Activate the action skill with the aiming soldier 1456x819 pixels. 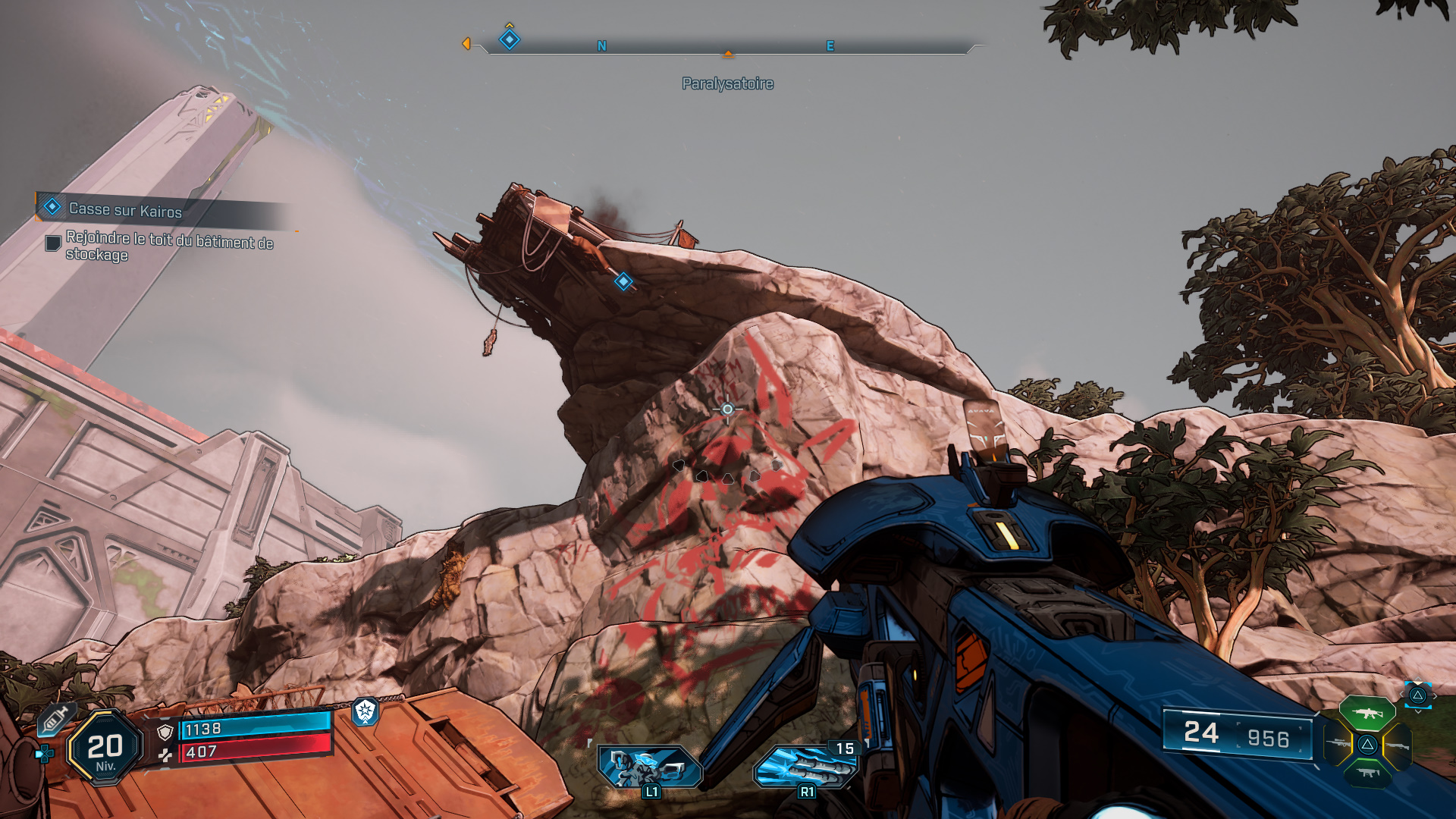pyautogui.click(x=649, y=767)
